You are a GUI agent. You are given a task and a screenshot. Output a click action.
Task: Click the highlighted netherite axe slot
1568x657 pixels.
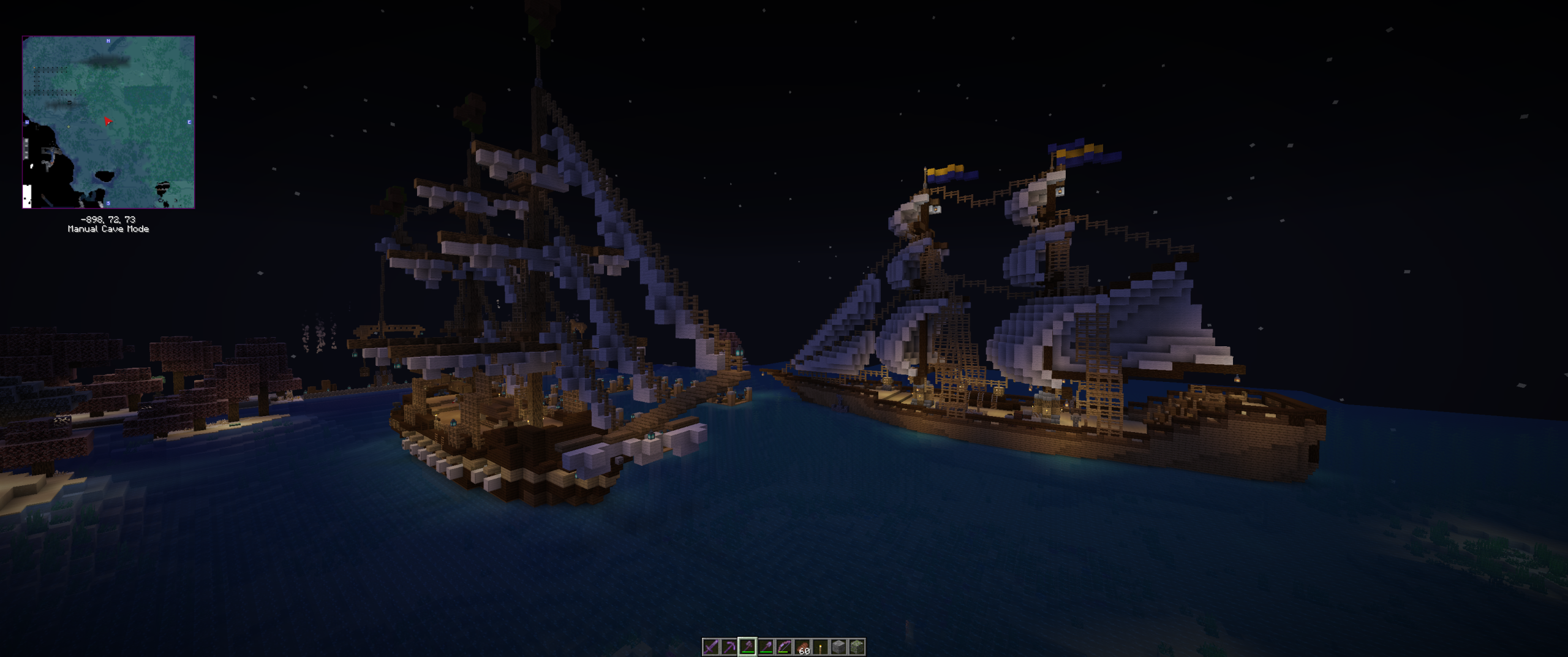tap(747, 647)
